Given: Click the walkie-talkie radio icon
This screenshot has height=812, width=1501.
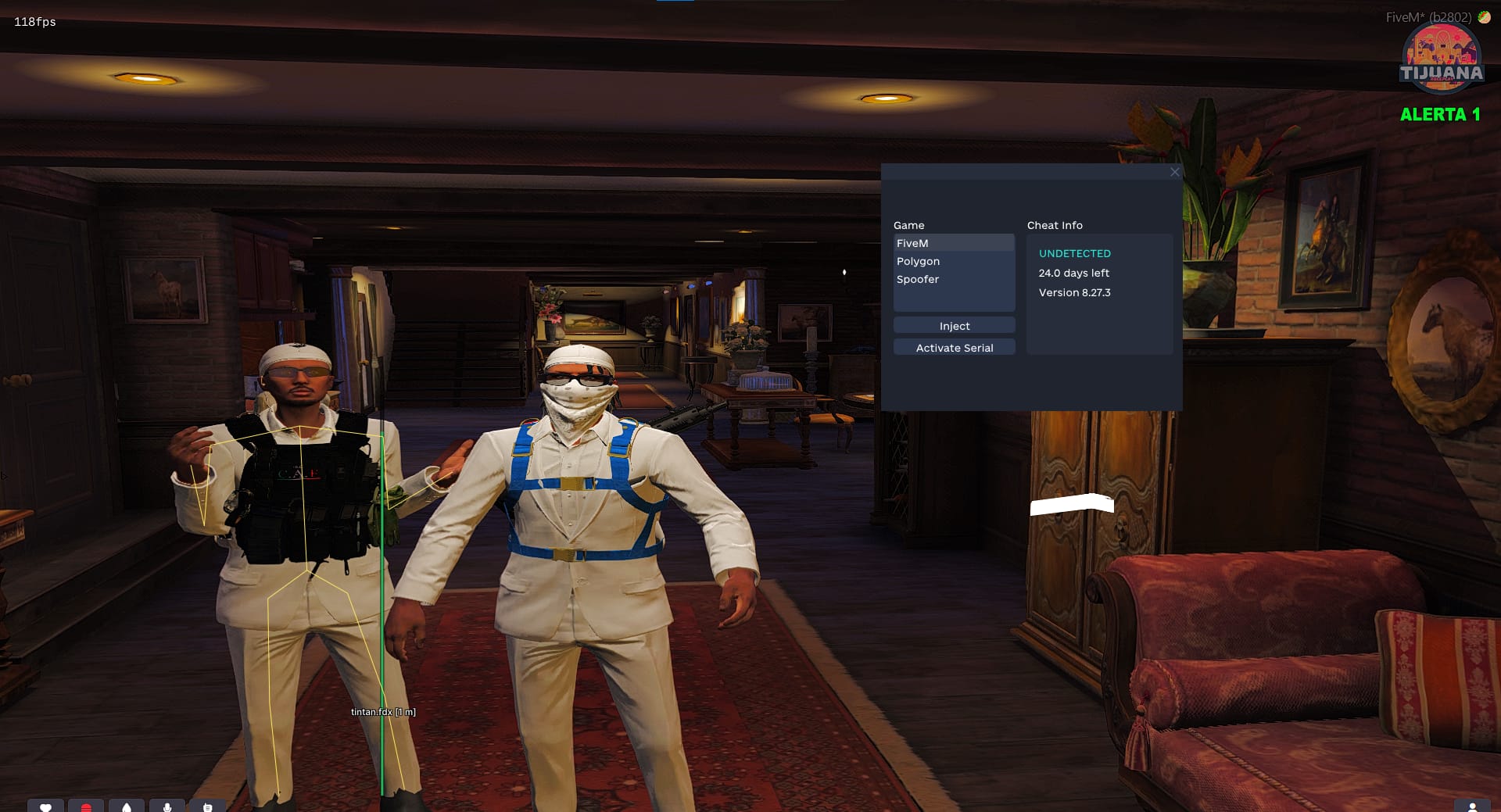Looking at the screenshot, I should click(x=207, y=807).
